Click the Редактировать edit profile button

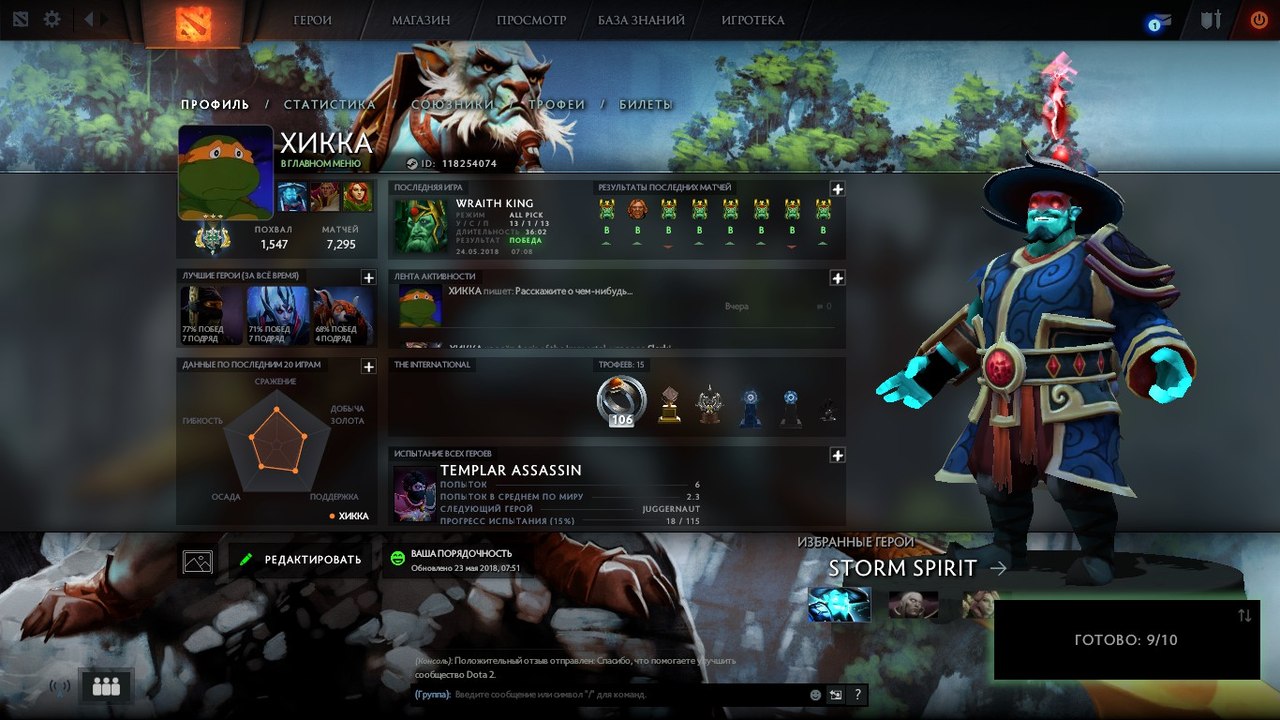tap(300, 560)
